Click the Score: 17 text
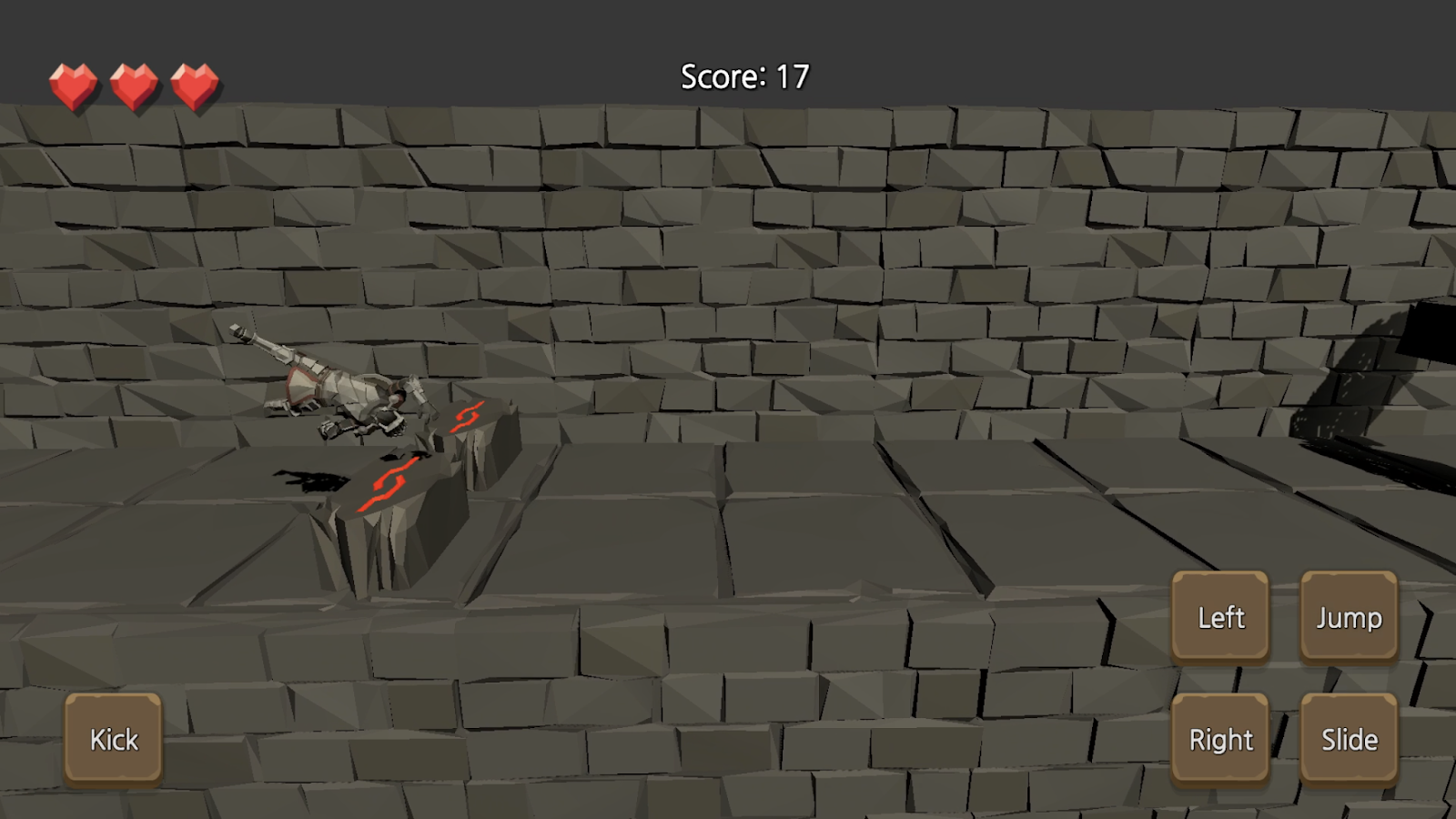This screenshot has width=1456, height=819. (743, 77)
